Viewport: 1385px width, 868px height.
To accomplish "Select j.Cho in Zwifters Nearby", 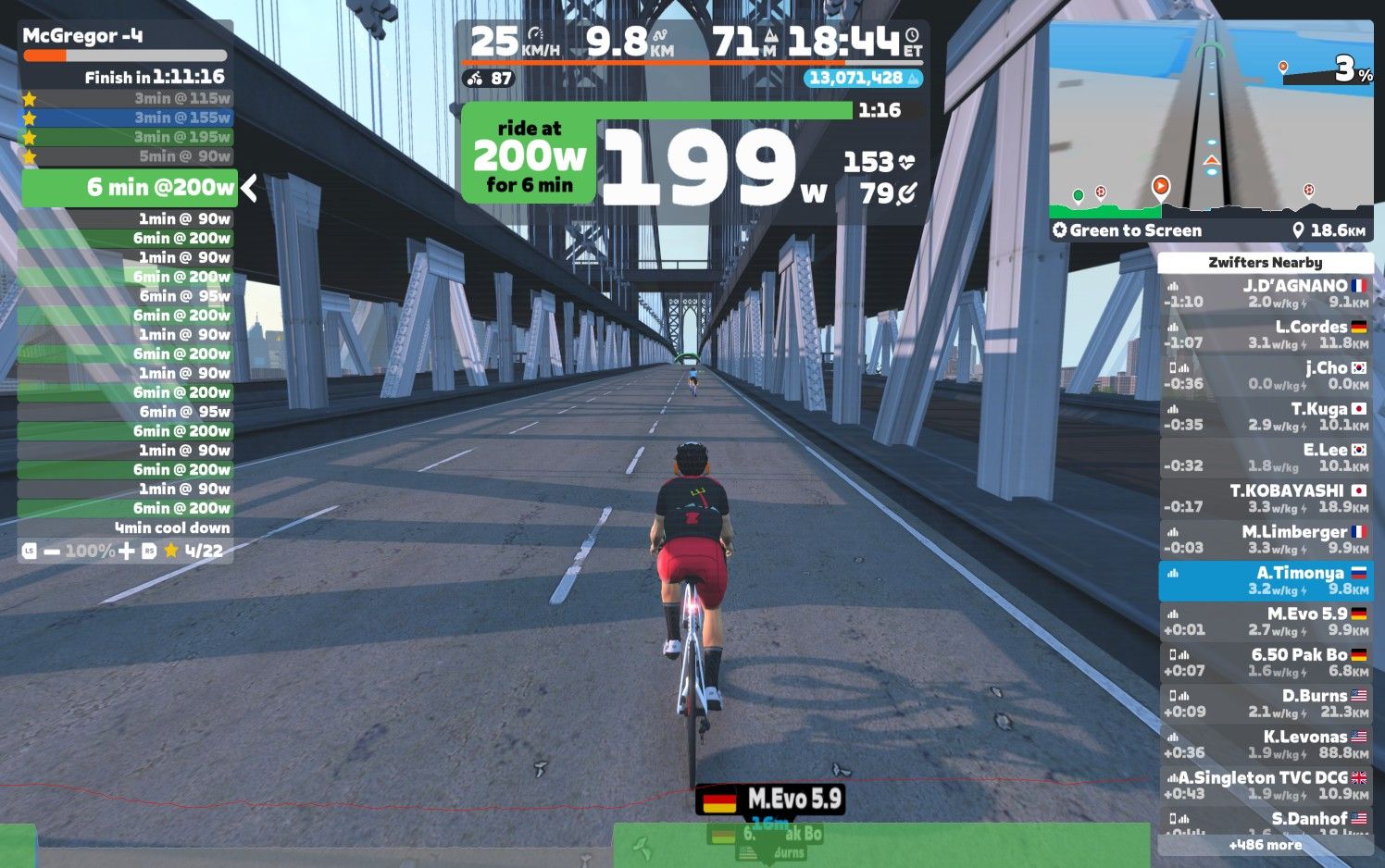I will [x=1266, y=375].
